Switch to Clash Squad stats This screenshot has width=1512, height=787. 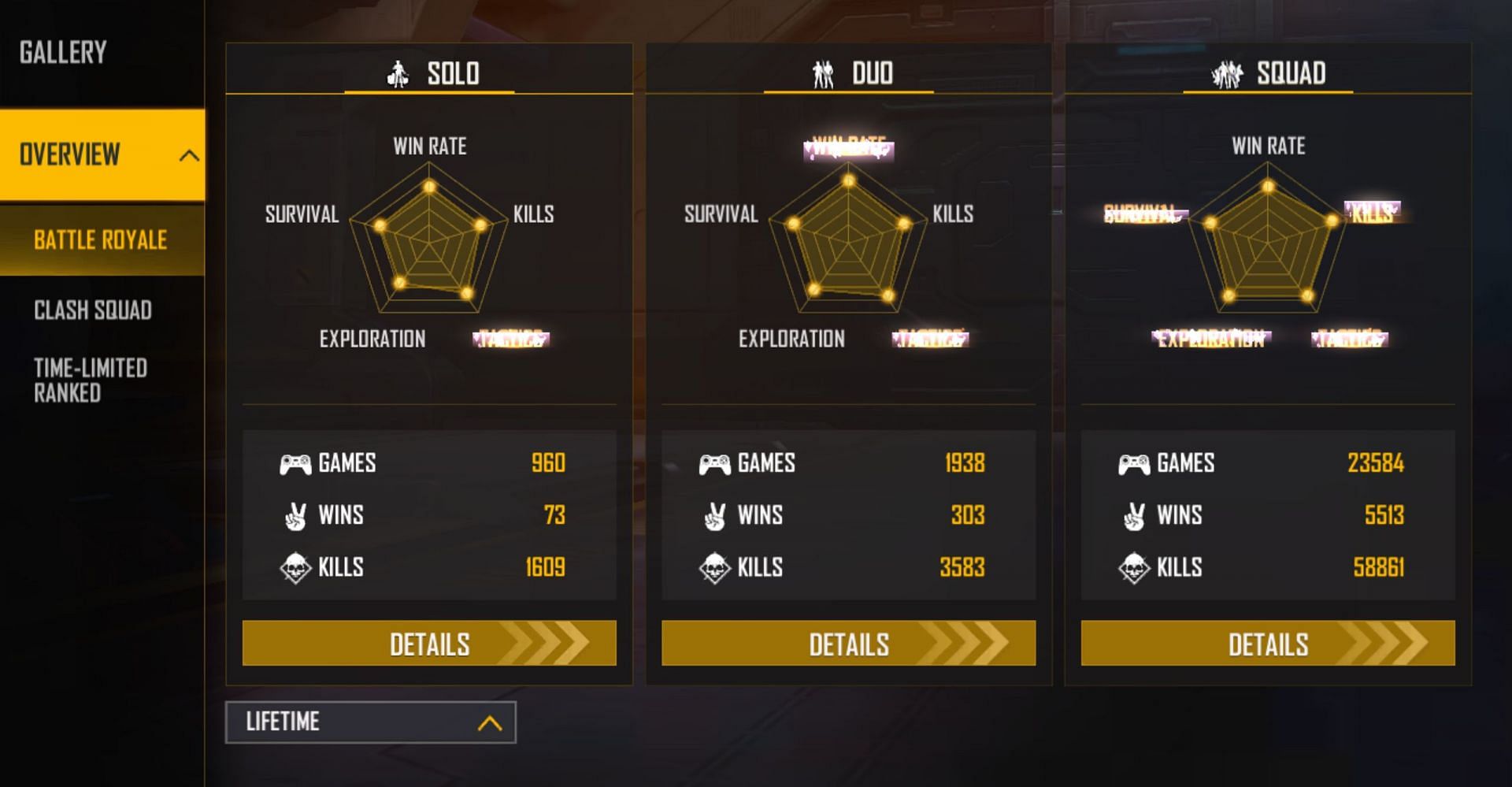coord(93,310)
